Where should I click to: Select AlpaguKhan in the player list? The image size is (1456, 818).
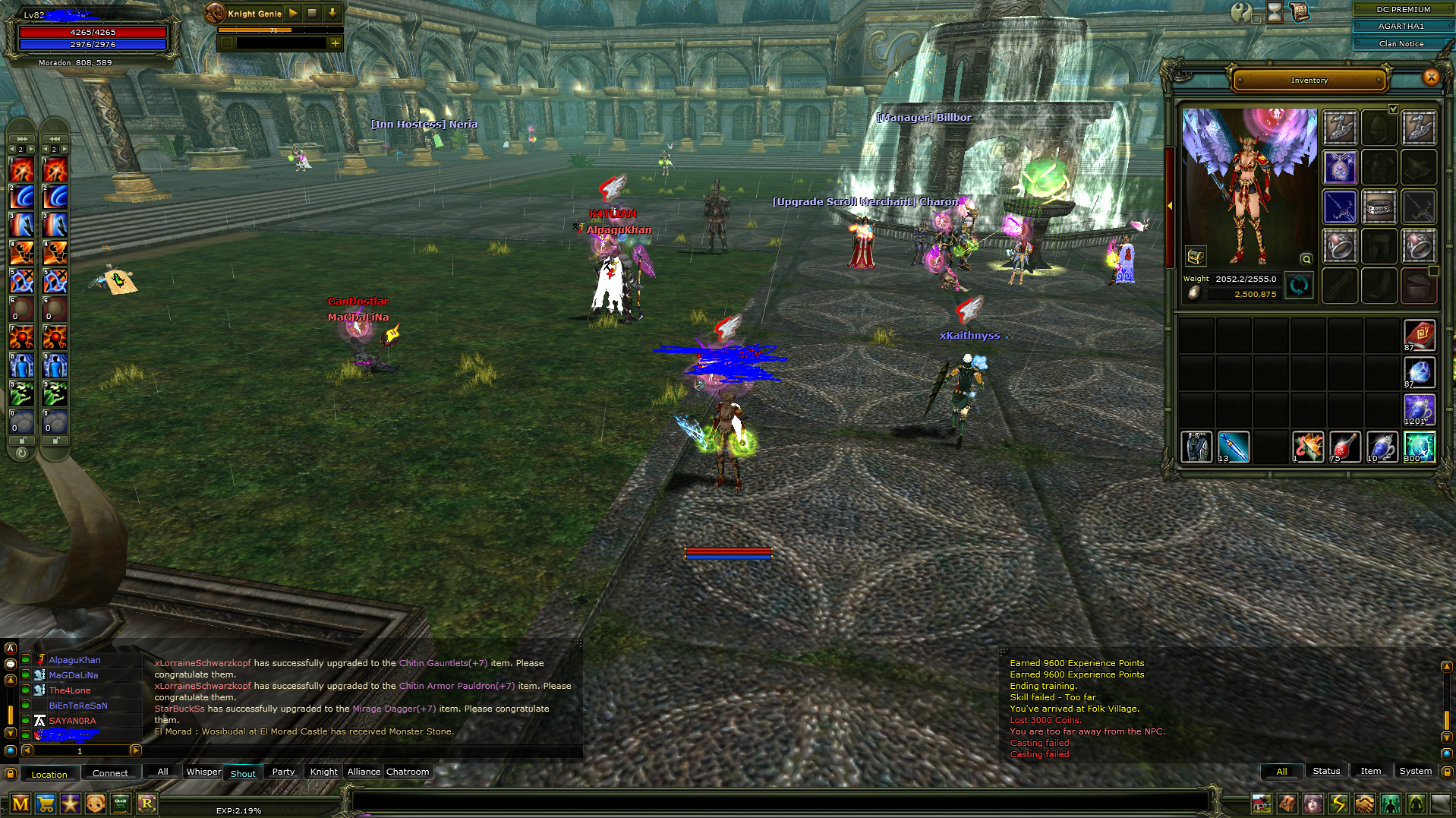click(x=74, y=660)
